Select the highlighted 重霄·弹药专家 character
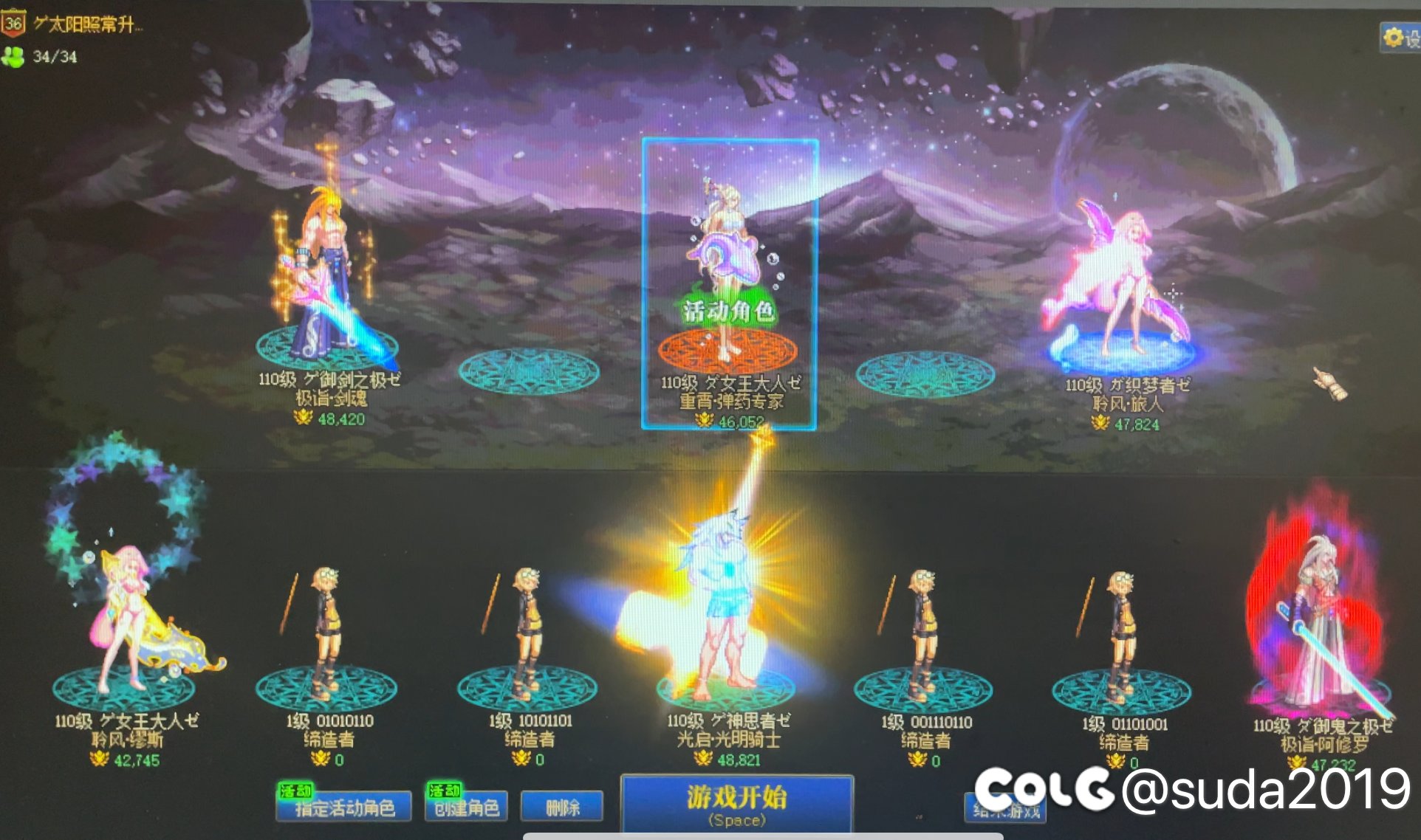 727,236
